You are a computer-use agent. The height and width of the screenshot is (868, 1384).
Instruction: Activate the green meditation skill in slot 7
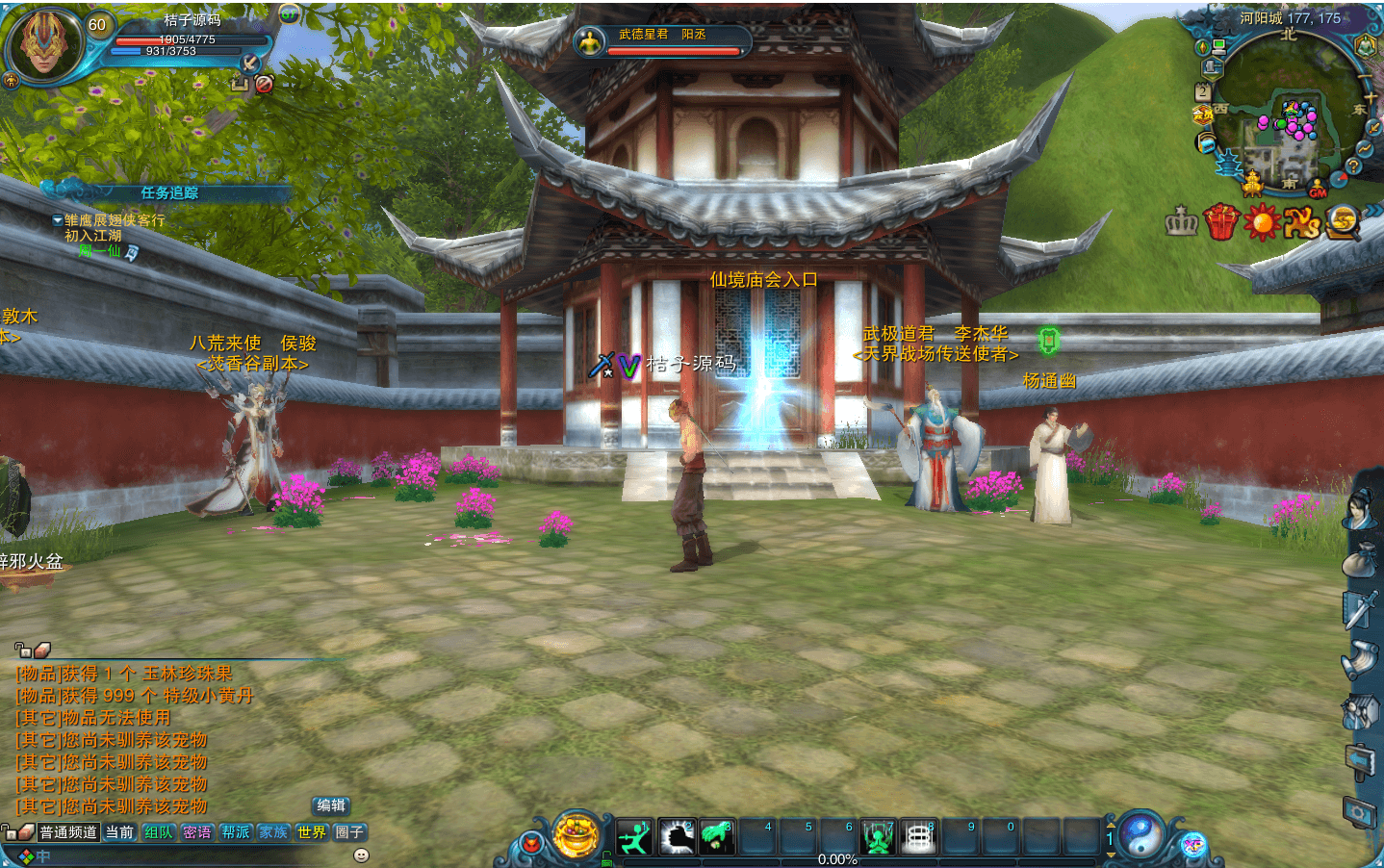click(878, 837)
